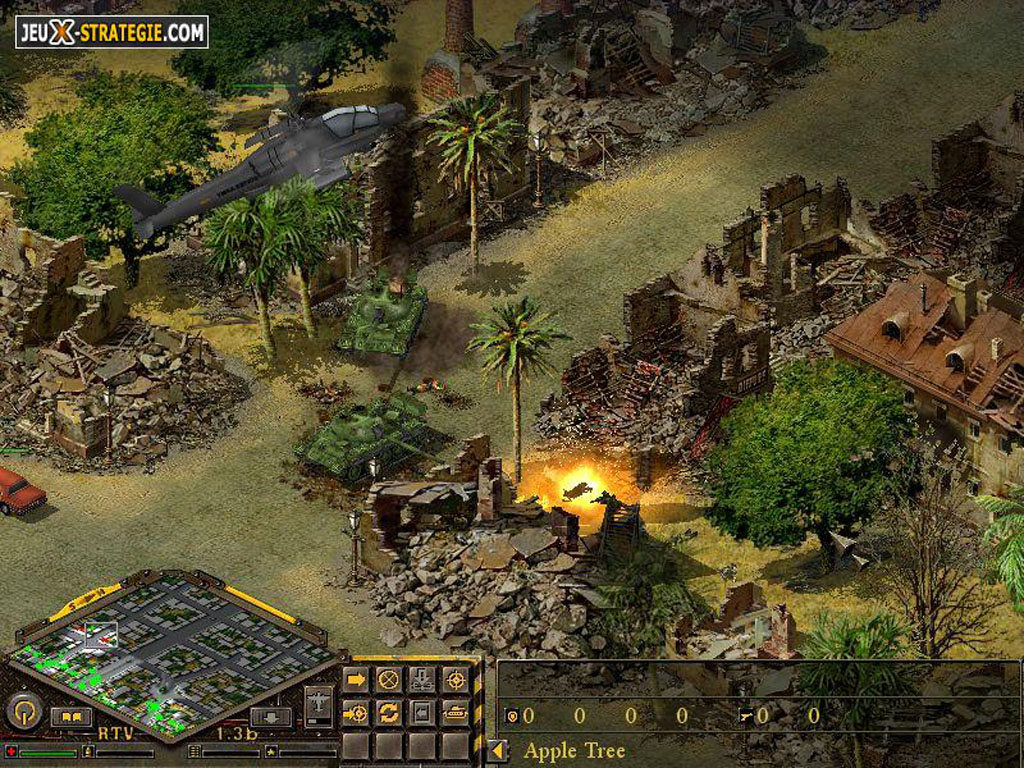The width and height of the screenshot is (1024, 768).
Task: Click the down arrow button below the minimap
Action: tap(270, 716)
